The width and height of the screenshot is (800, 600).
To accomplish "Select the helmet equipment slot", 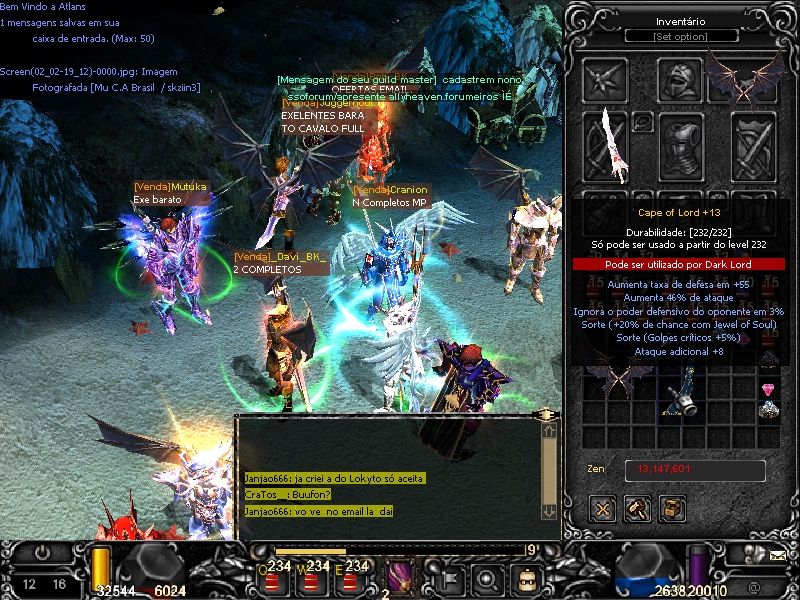I will (681, 80).
